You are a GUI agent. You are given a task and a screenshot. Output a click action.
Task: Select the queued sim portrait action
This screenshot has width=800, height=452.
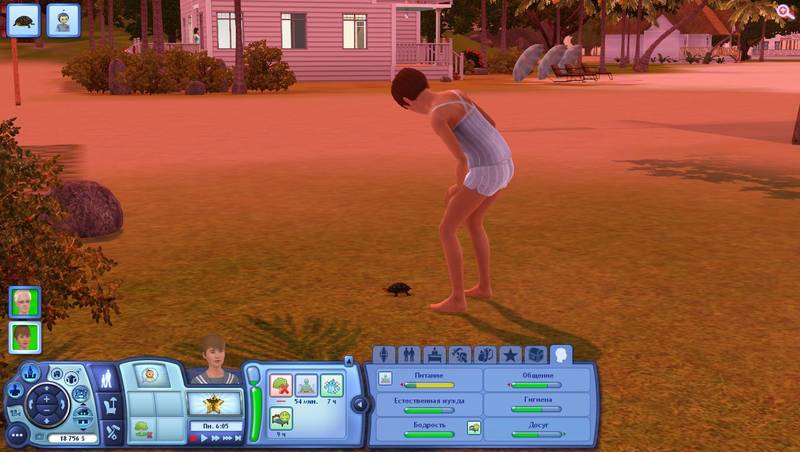click(x=63, y=19)
